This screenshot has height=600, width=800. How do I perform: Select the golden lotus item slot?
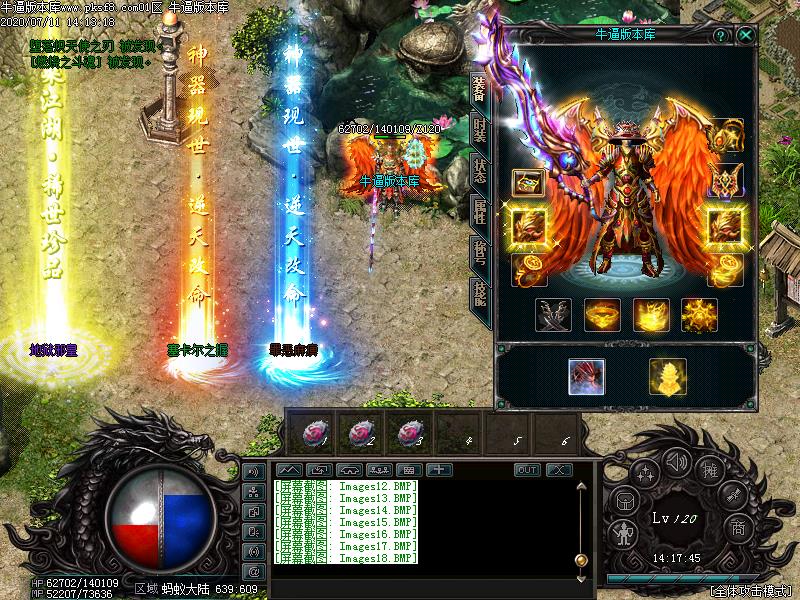click(667, 376)
